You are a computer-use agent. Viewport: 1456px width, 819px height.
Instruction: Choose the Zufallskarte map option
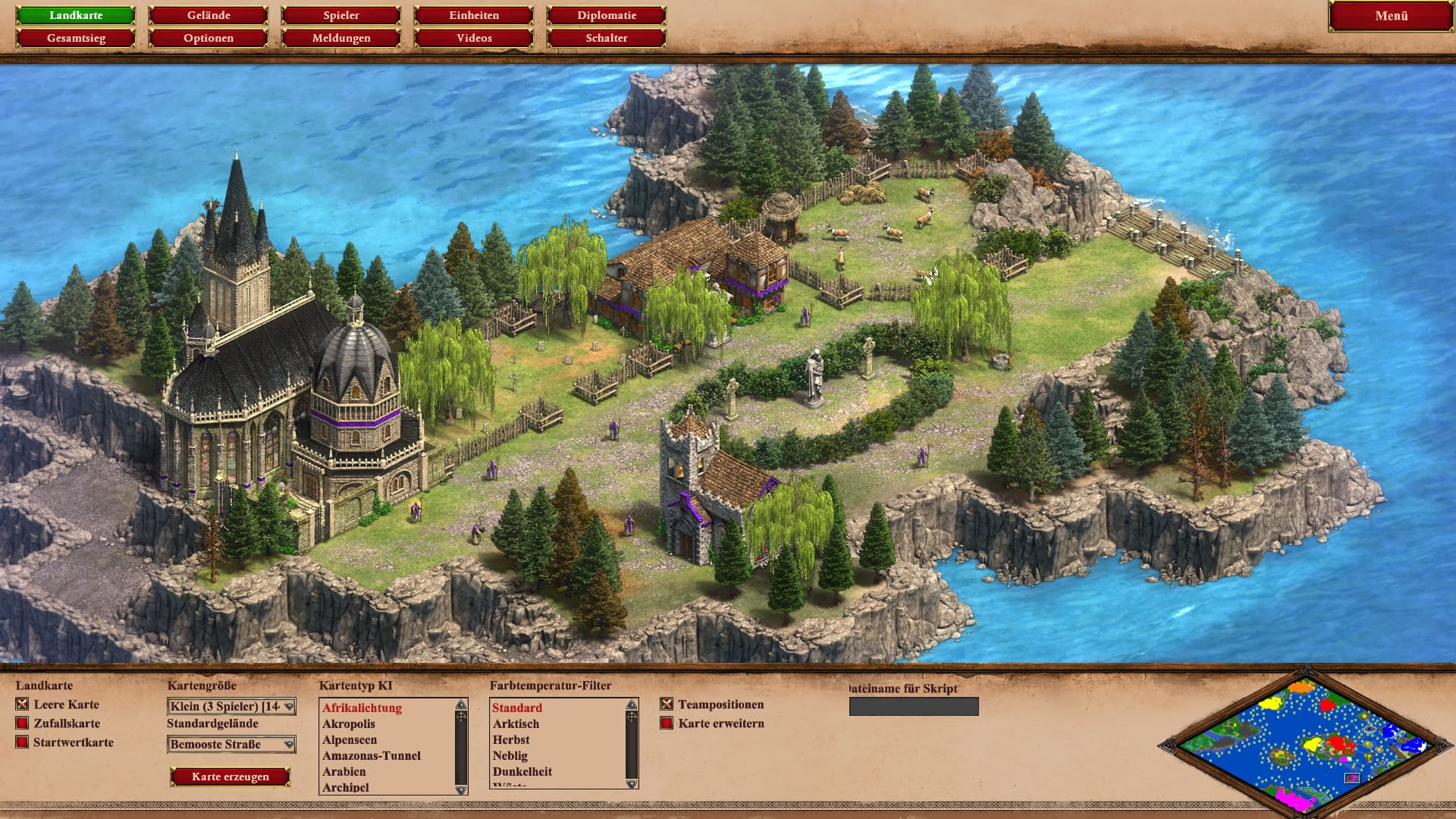pos(23,723)
